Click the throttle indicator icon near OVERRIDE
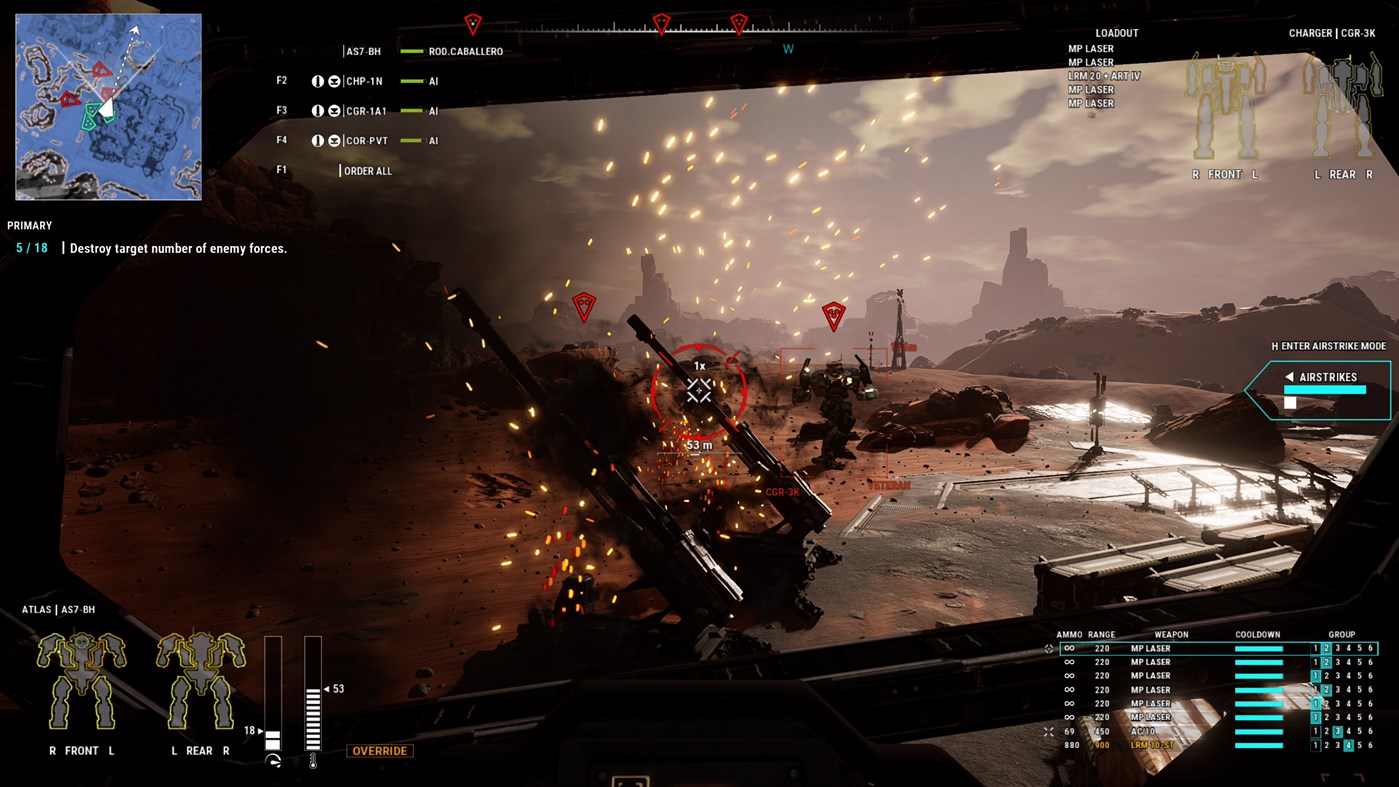The height and width of the screenshot is (787, 1399). 271,760
